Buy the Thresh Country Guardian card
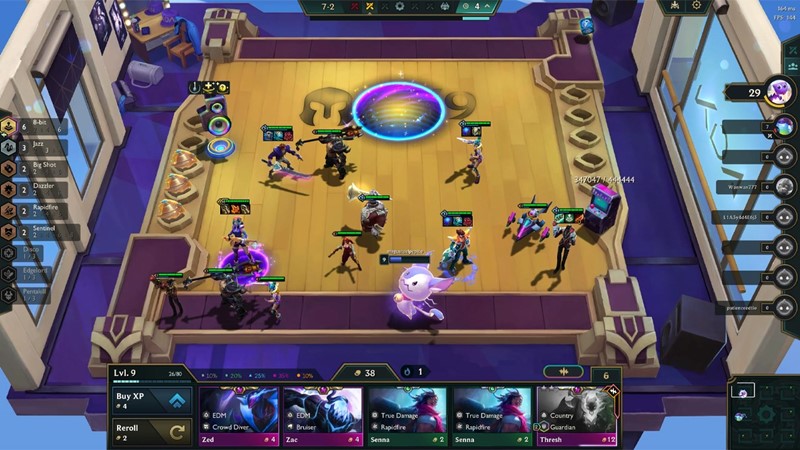The image size is (800, 450). (x=577, y=415)
